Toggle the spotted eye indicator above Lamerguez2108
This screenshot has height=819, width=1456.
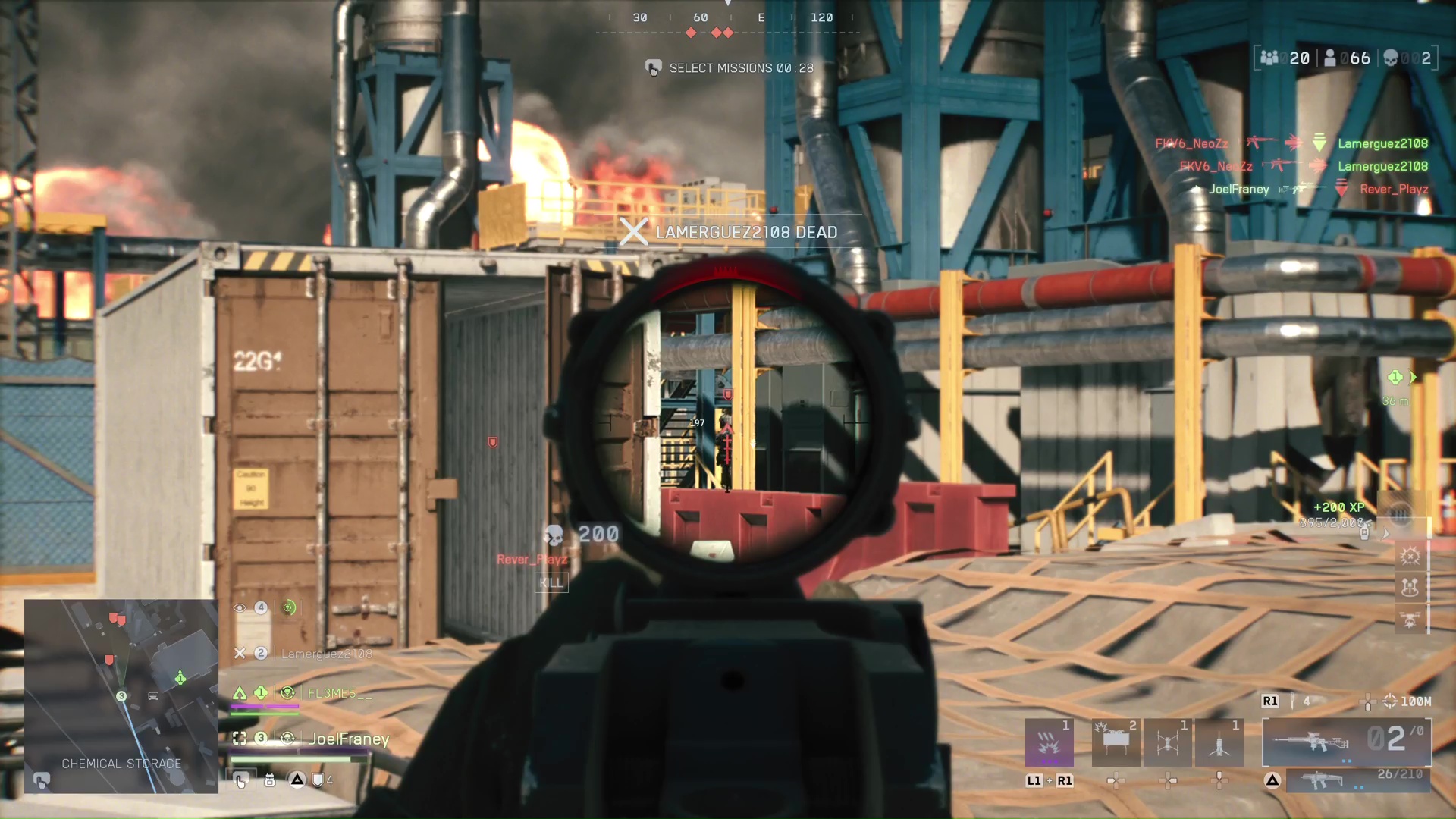coord(240,608)
